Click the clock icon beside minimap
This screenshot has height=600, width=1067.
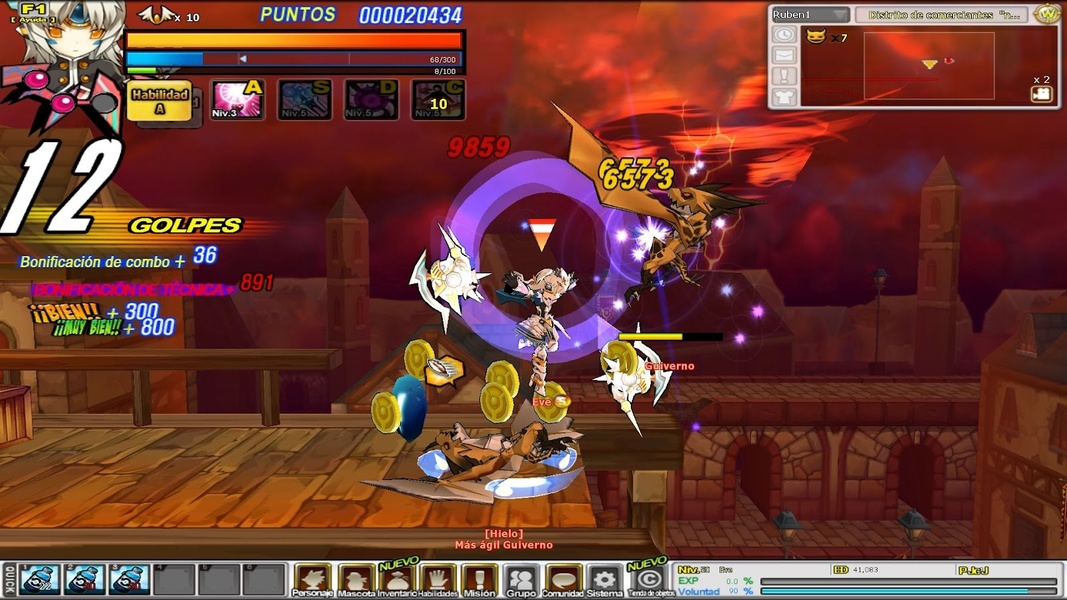783,35
